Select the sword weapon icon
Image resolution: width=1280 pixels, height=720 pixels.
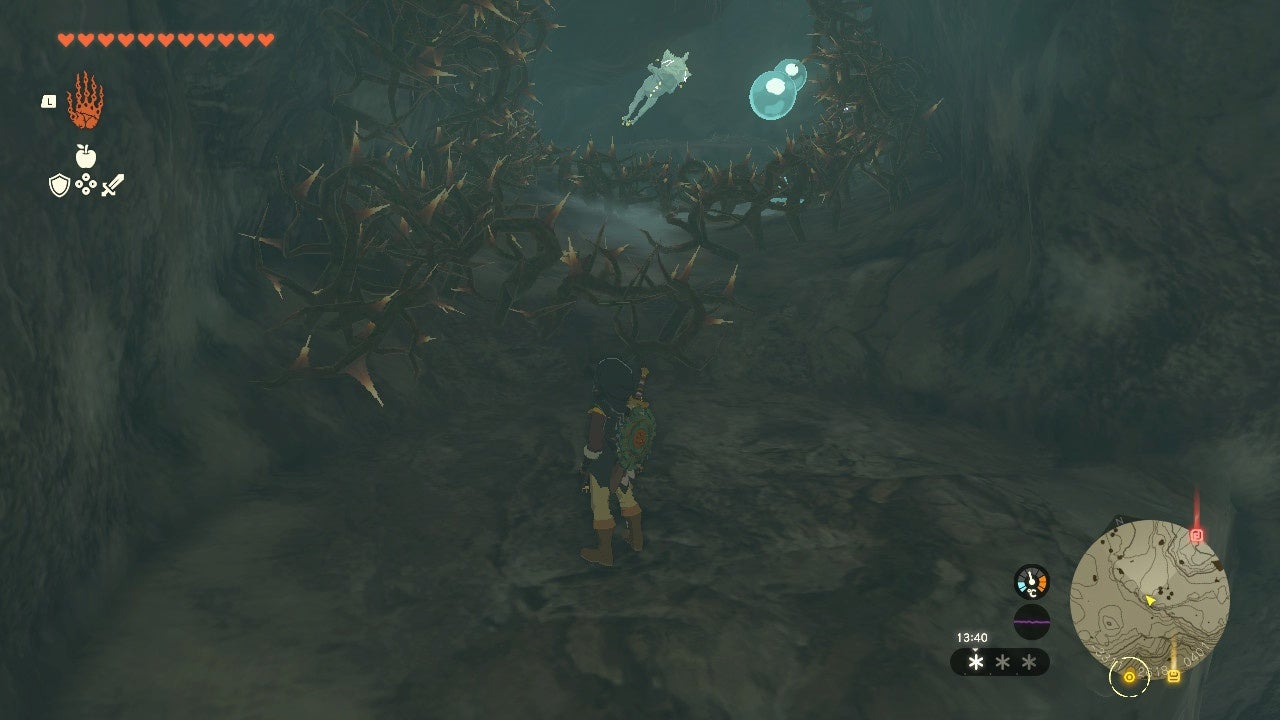point(112,185)
